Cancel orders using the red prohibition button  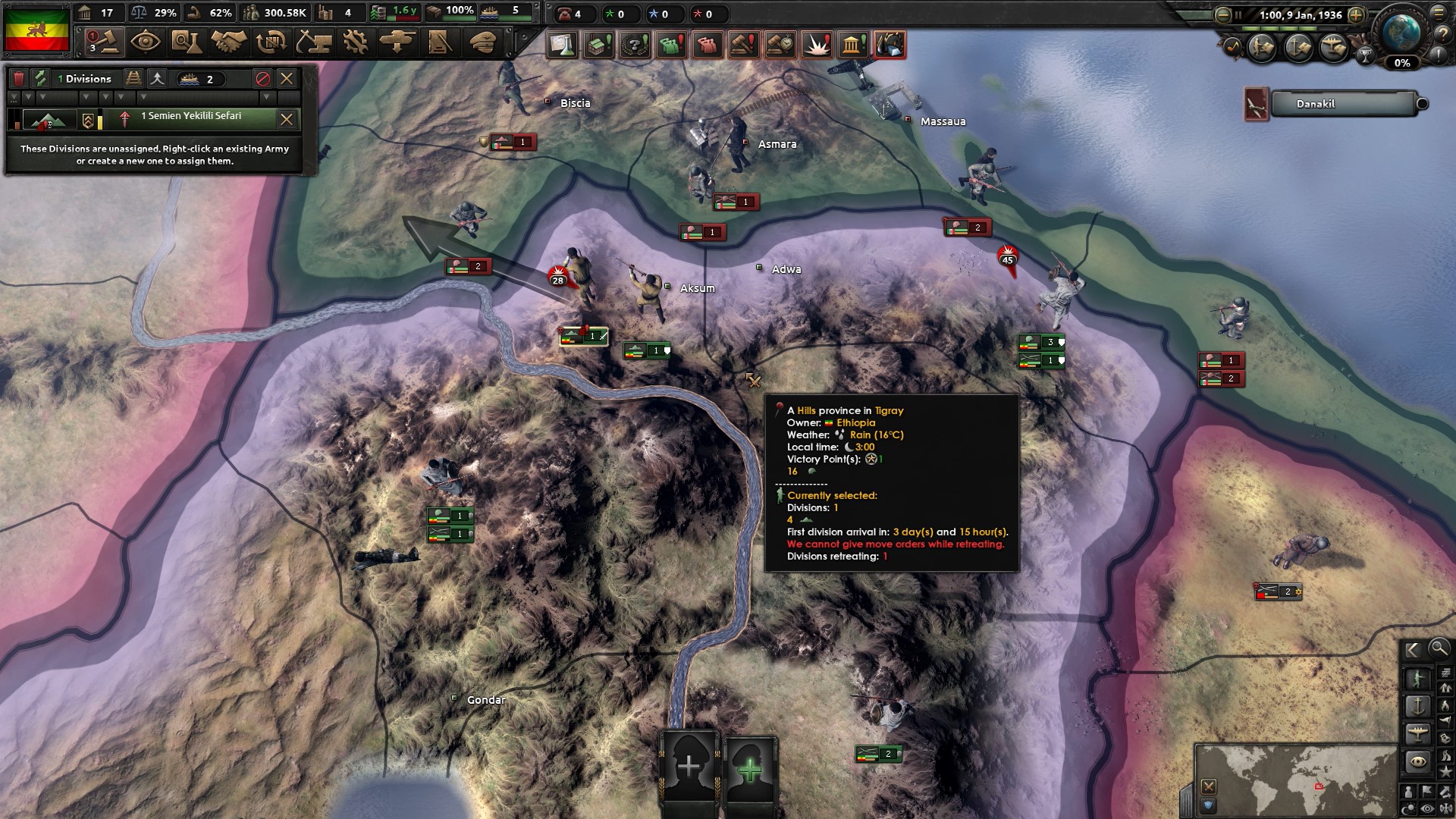[262, 78]
